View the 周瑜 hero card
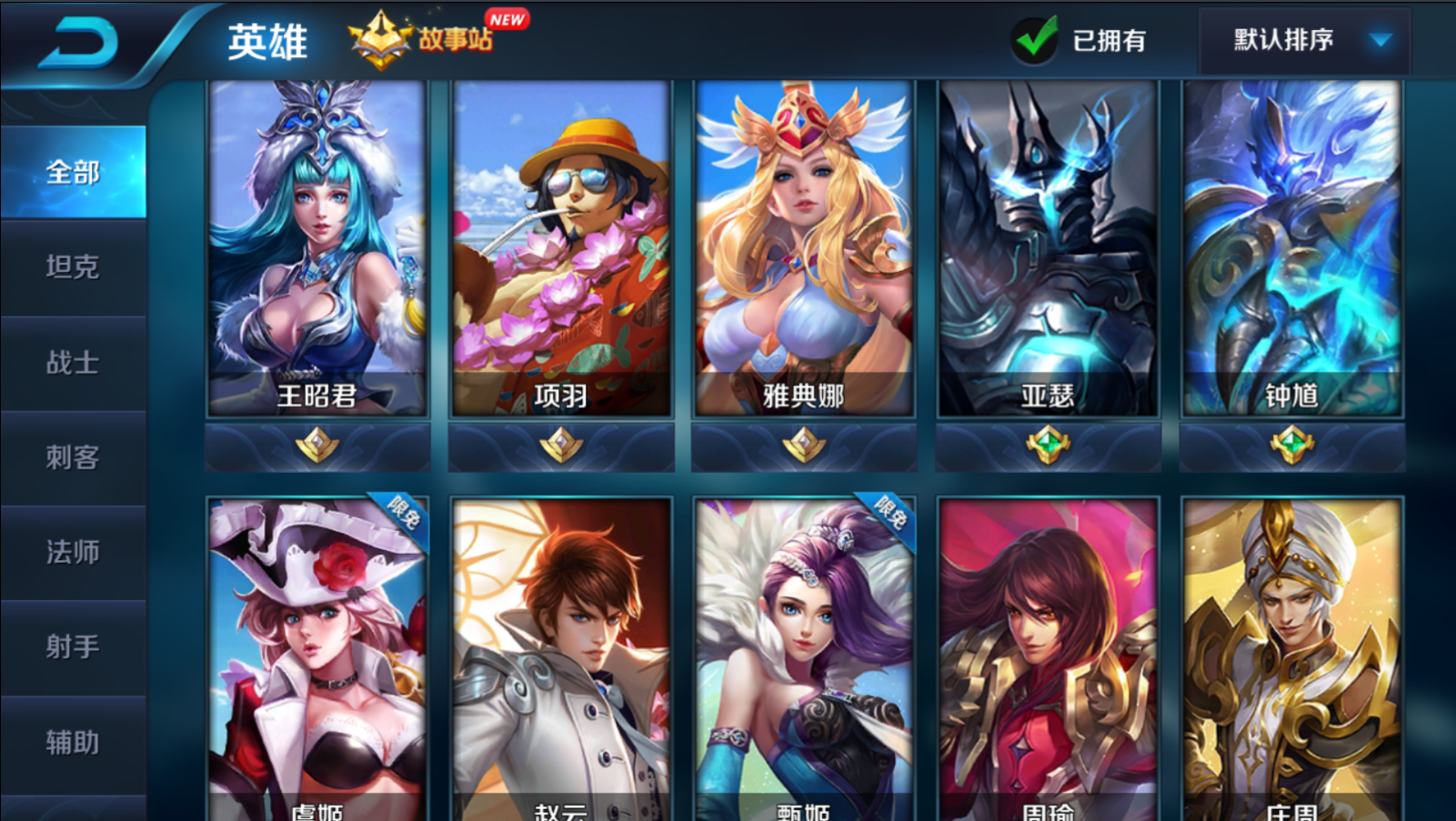 (x=1048, y=659)
